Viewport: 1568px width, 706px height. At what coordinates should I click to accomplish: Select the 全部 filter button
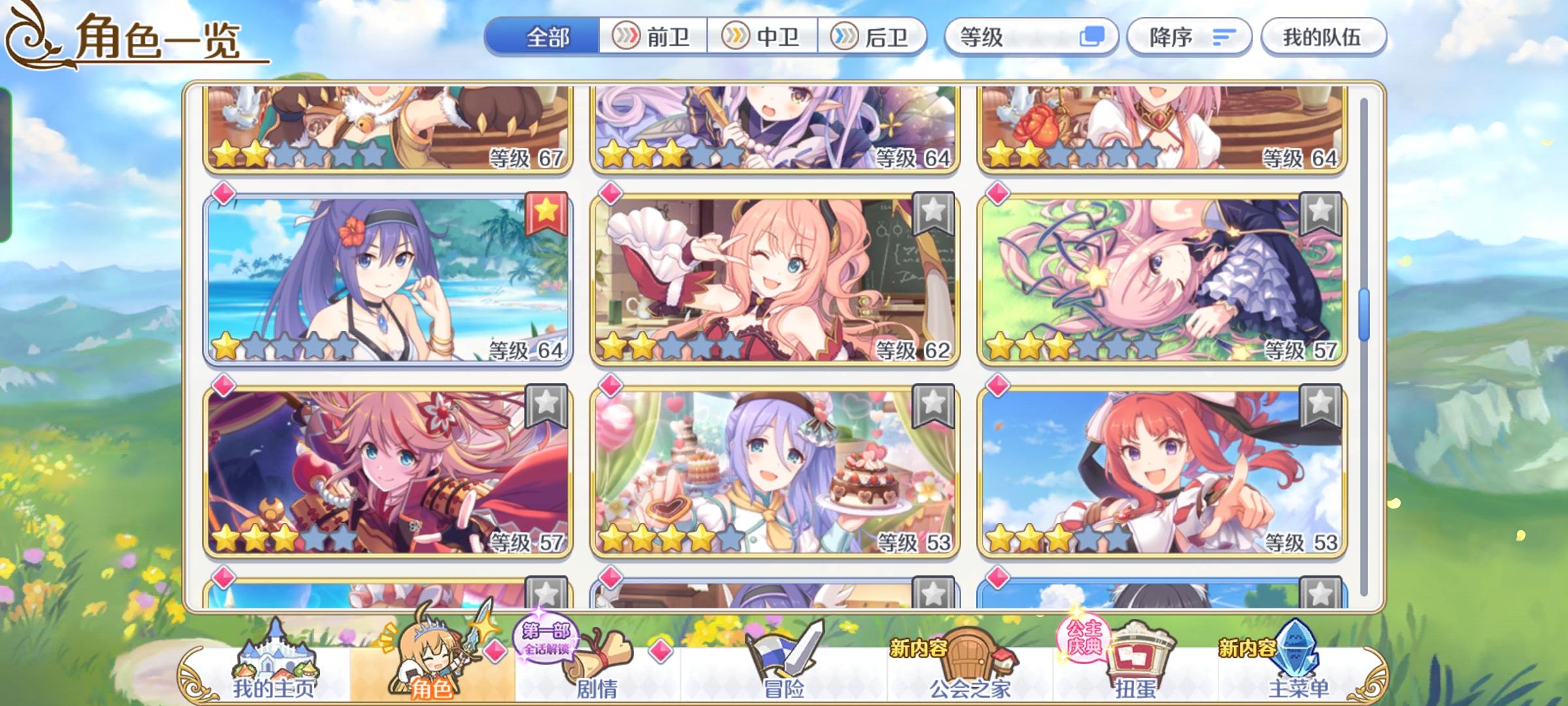point(547,37)
